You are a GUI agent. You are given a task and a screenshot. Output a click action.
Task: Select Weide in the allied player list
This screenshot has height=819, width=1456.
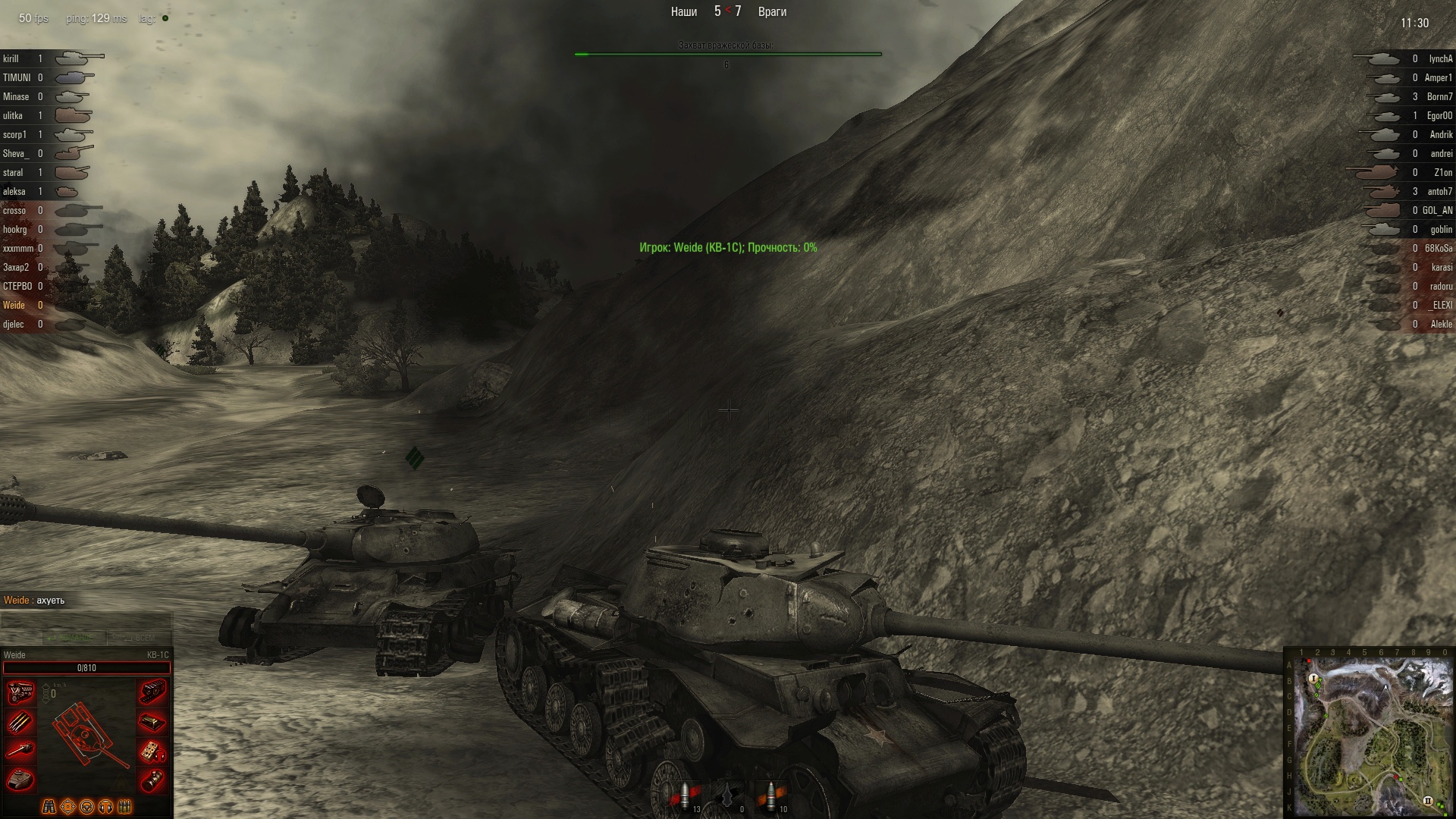[14, 305]
